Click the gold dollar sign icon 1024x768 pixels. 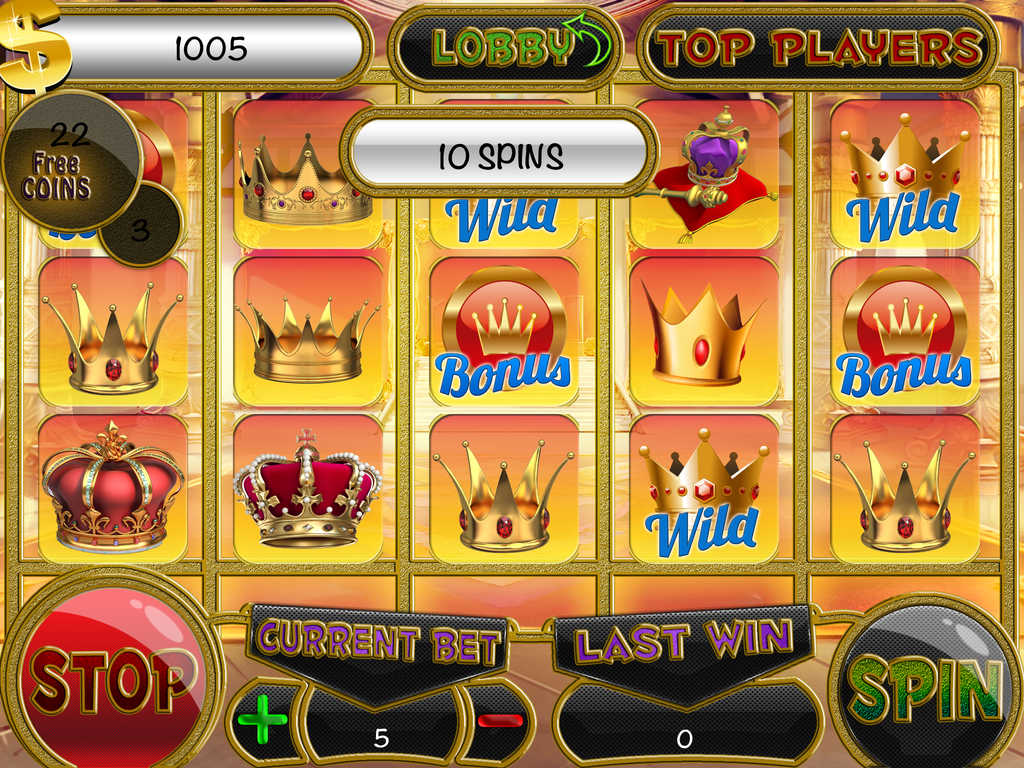[x=36, y=44]
